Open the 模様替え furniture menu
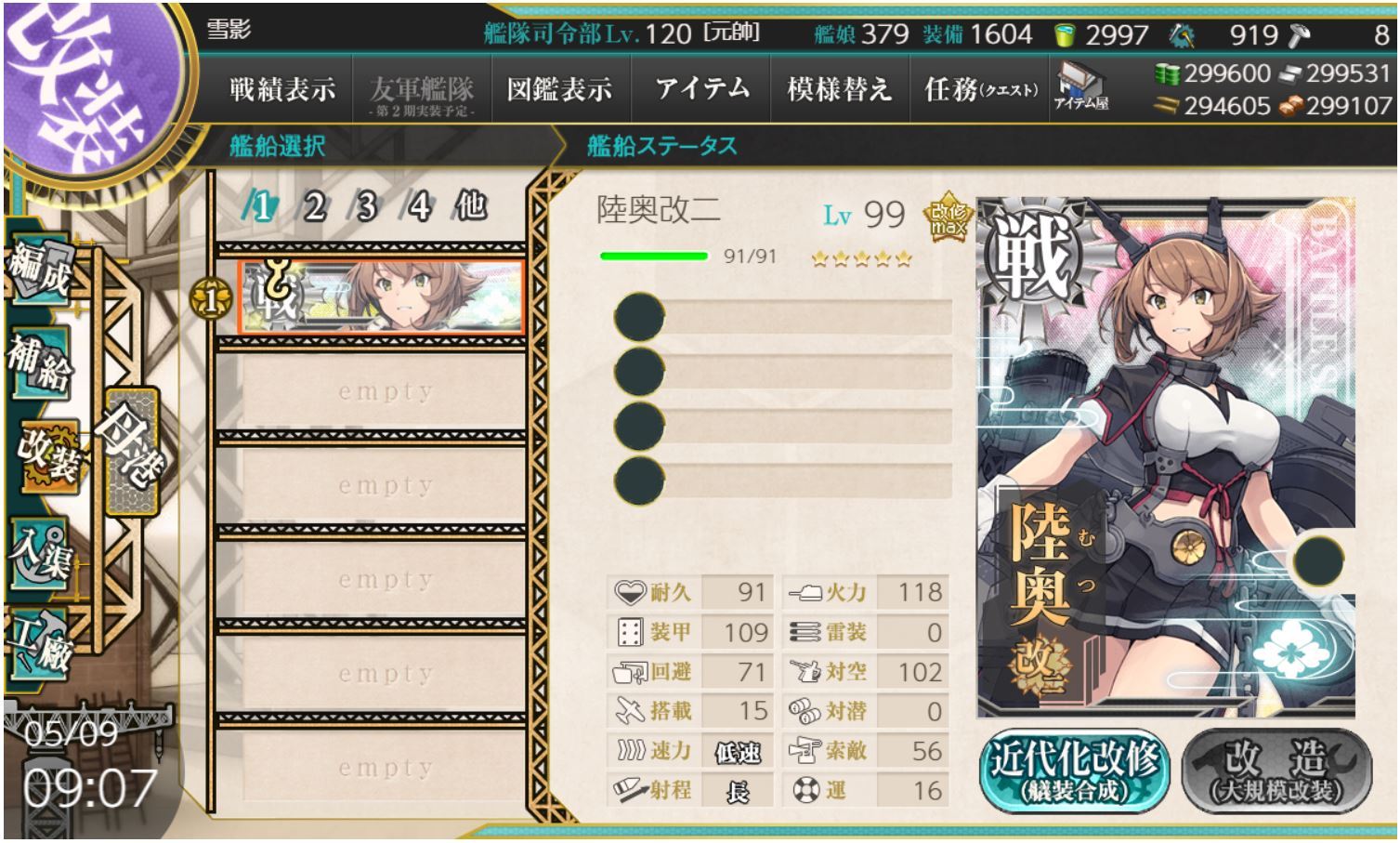1400x843 pixels. [839, 90]
